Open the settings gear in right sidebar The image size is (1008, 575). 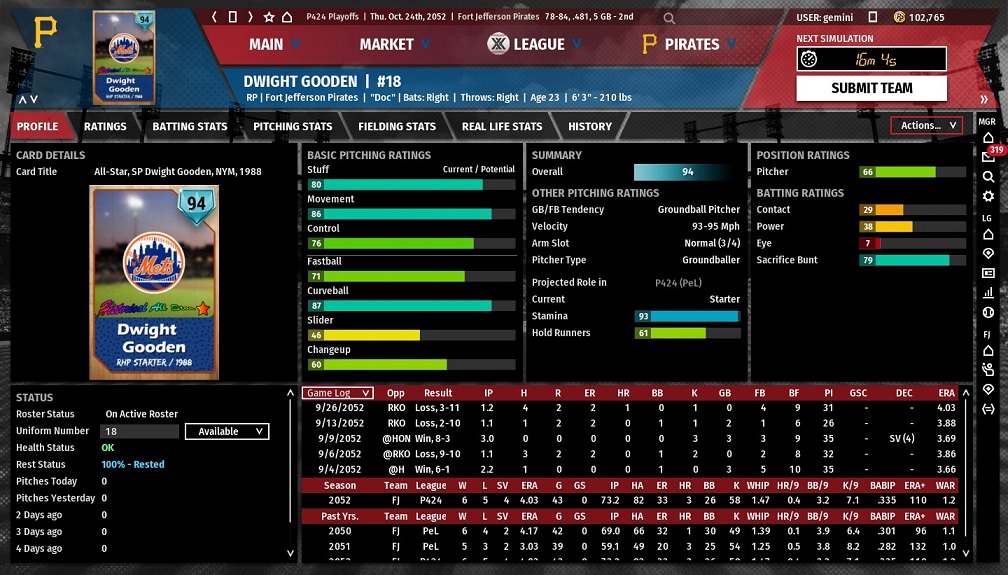pyautogui.click(x=988, y=196)
